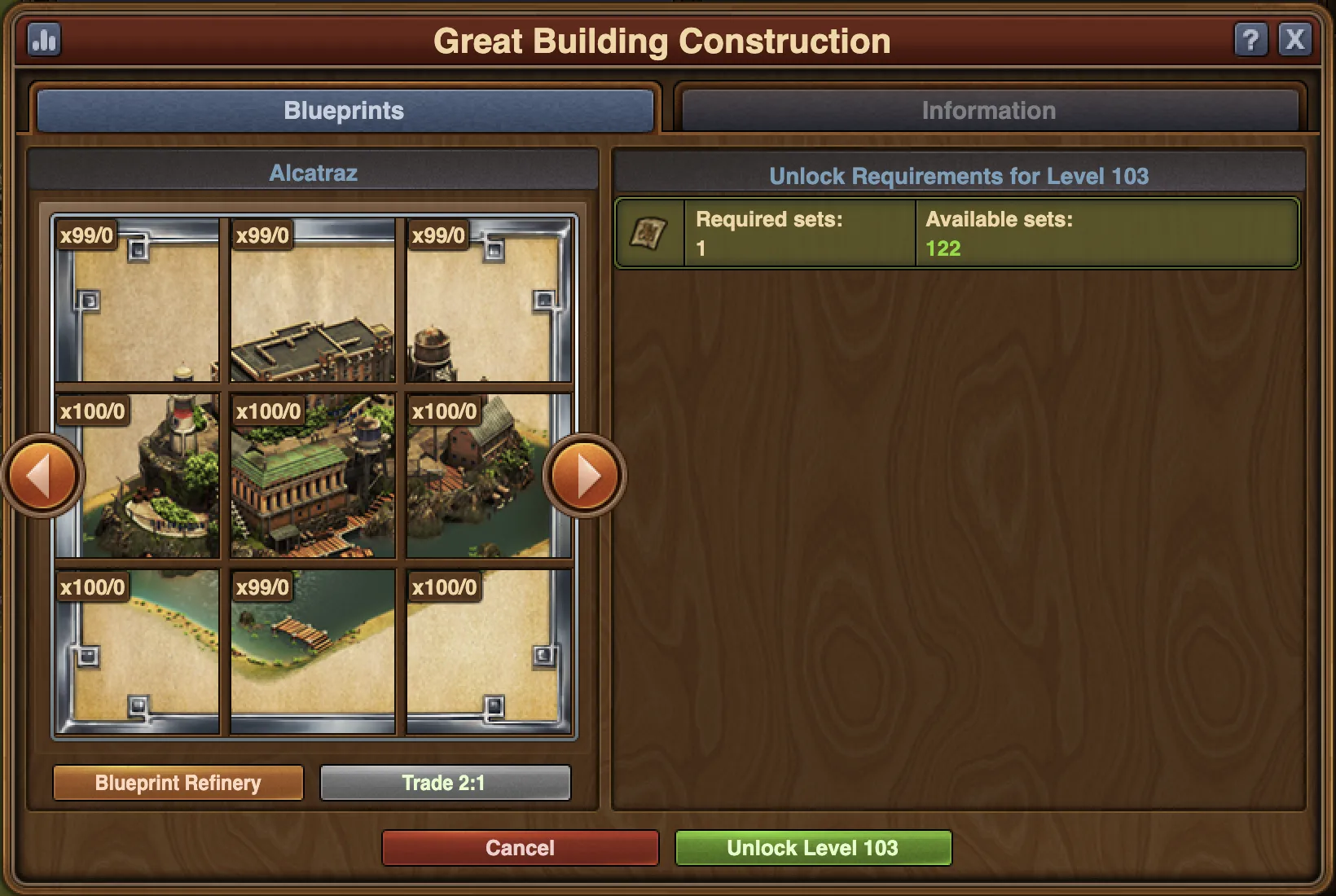The image size is (1336, 896).
Task: Click the bar chart statistics icon
Action: pyautogui.click(x=44, y=39)
